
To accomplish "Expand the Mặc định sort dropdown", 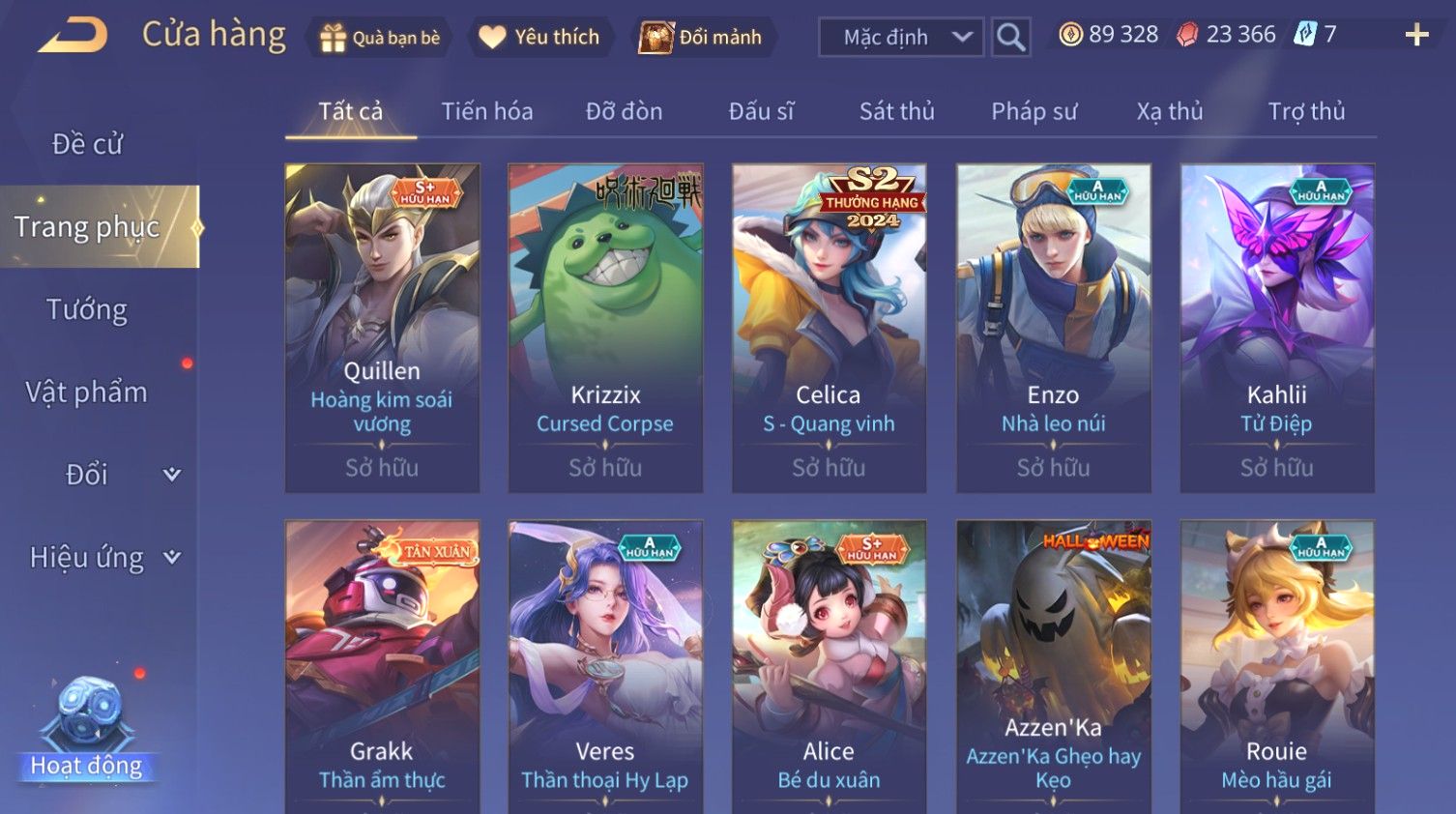I will tap(900, 38).
